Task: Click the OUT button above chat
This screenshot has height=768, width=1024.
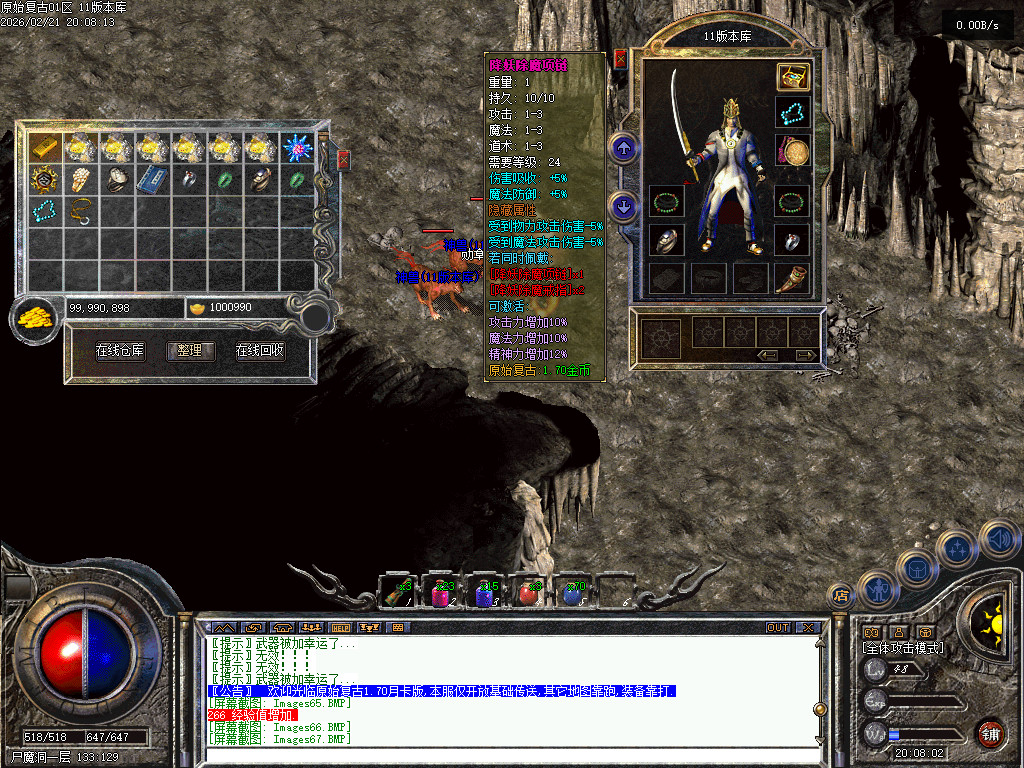Action: coord(778,628)
